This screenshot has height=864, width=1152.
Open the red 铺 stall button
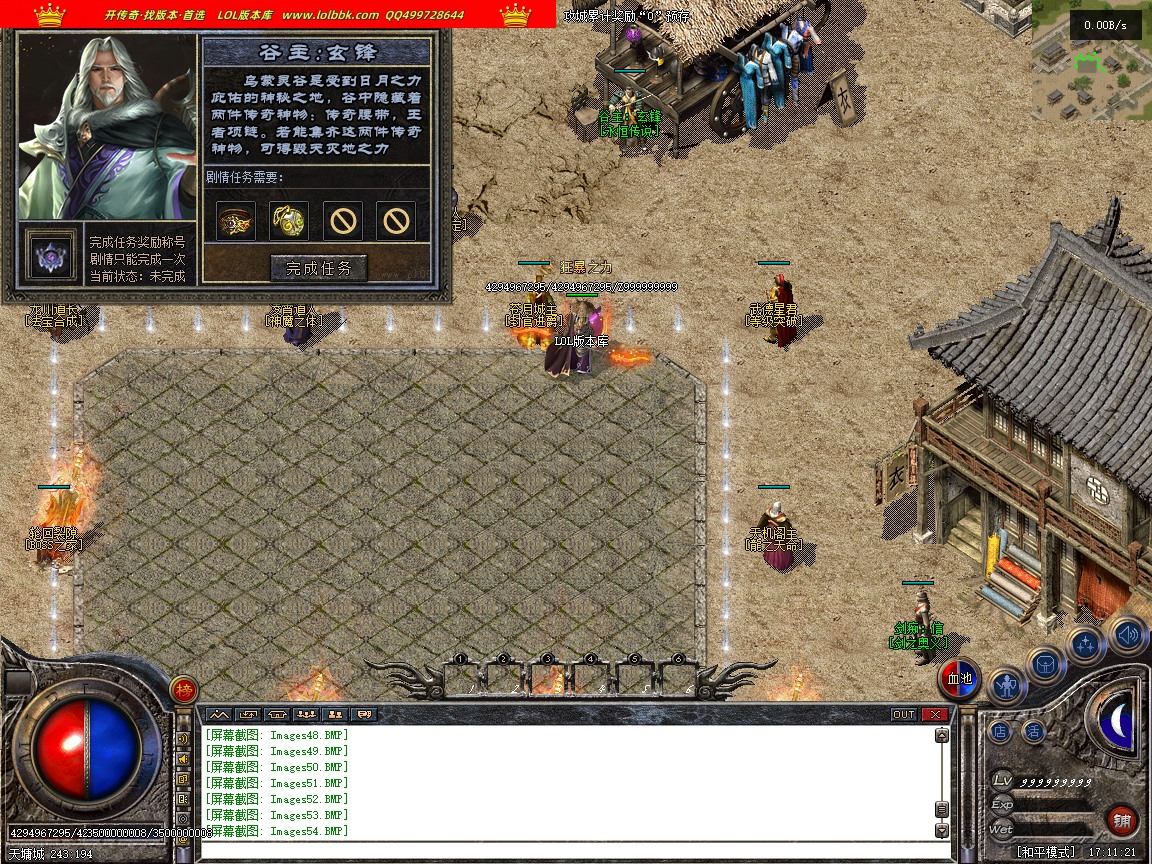(x=1122, y=820)
